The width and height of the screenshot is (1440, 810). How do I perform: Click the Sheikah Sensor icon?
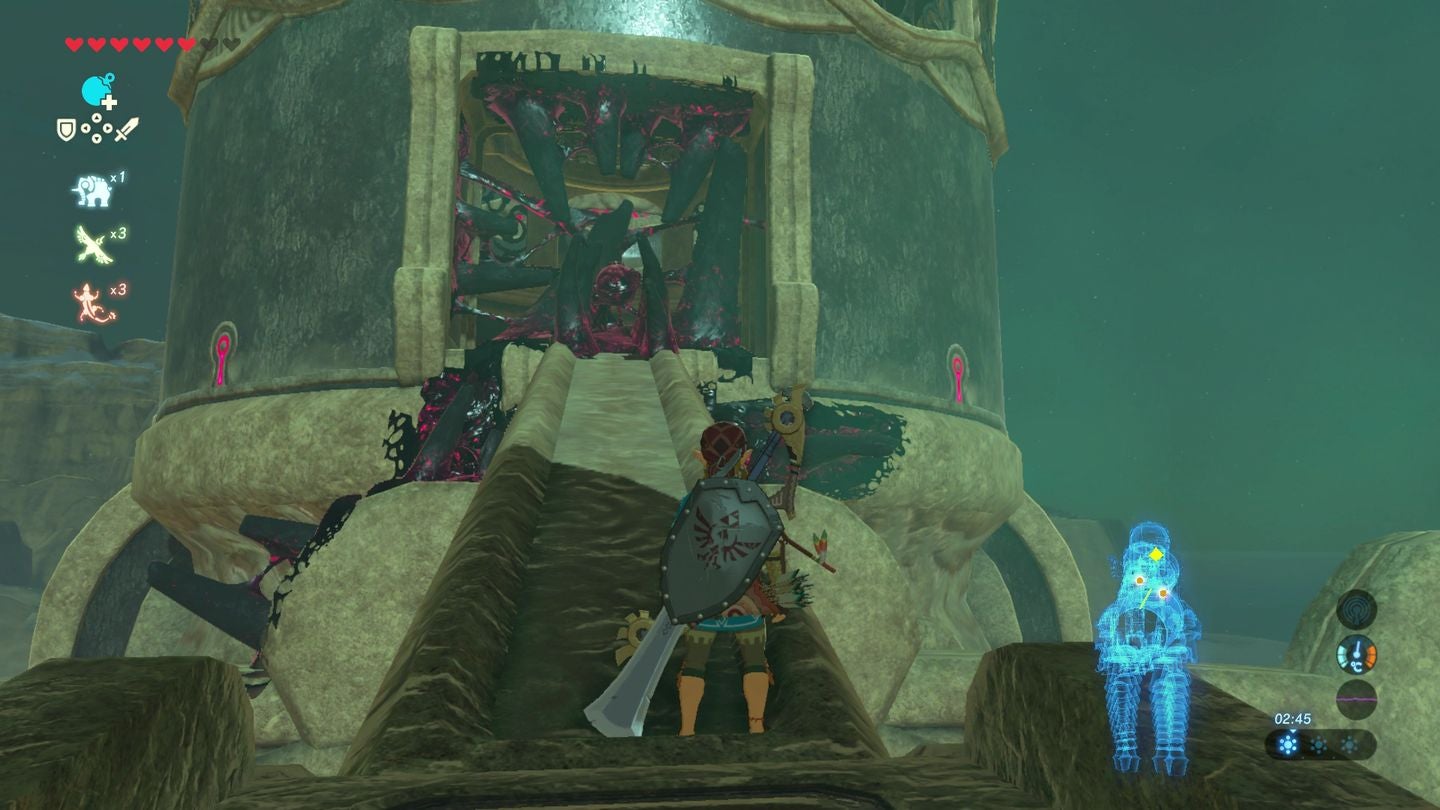click(1357, 610)
